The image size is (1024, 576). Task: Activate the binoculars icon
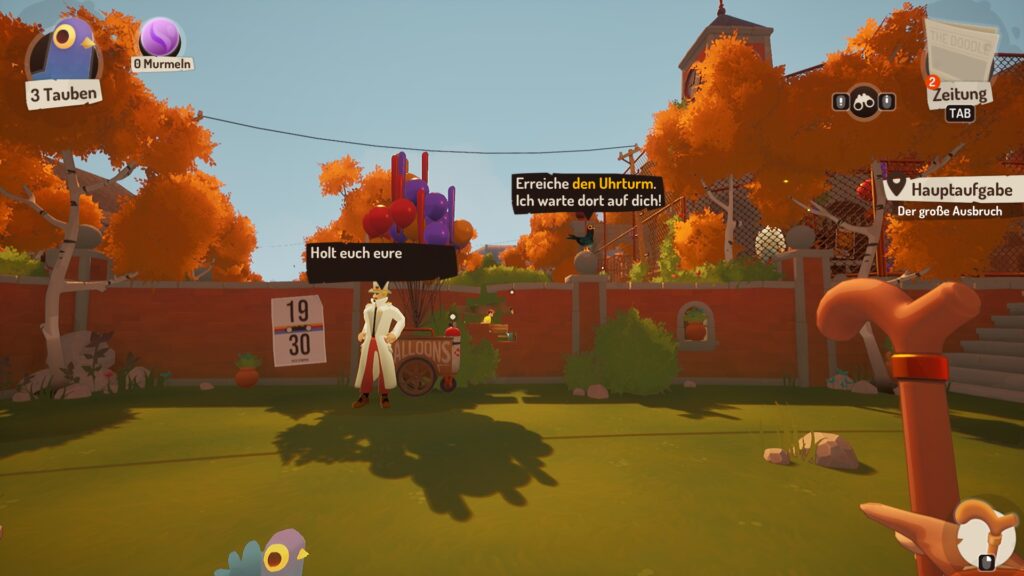pos(864,101)
